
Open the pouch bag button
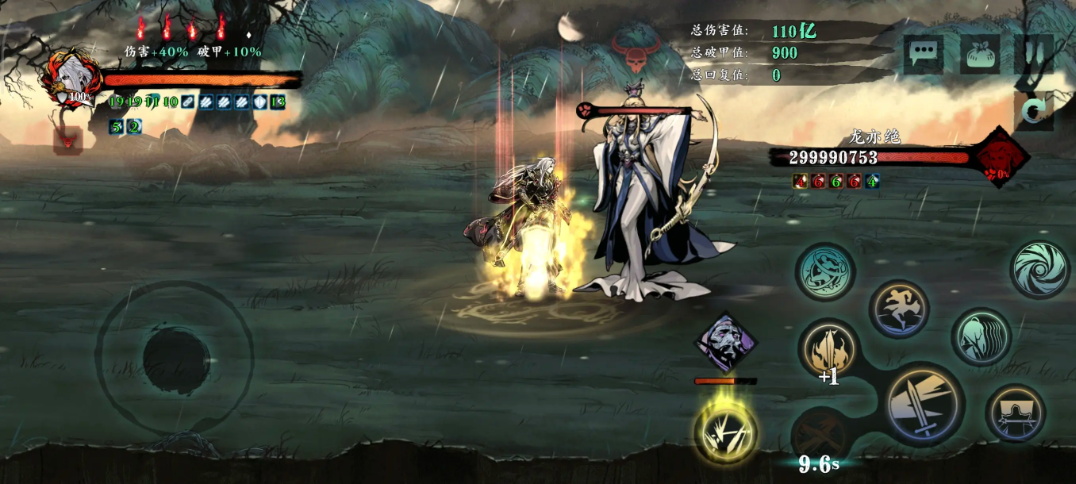[980, 54]
